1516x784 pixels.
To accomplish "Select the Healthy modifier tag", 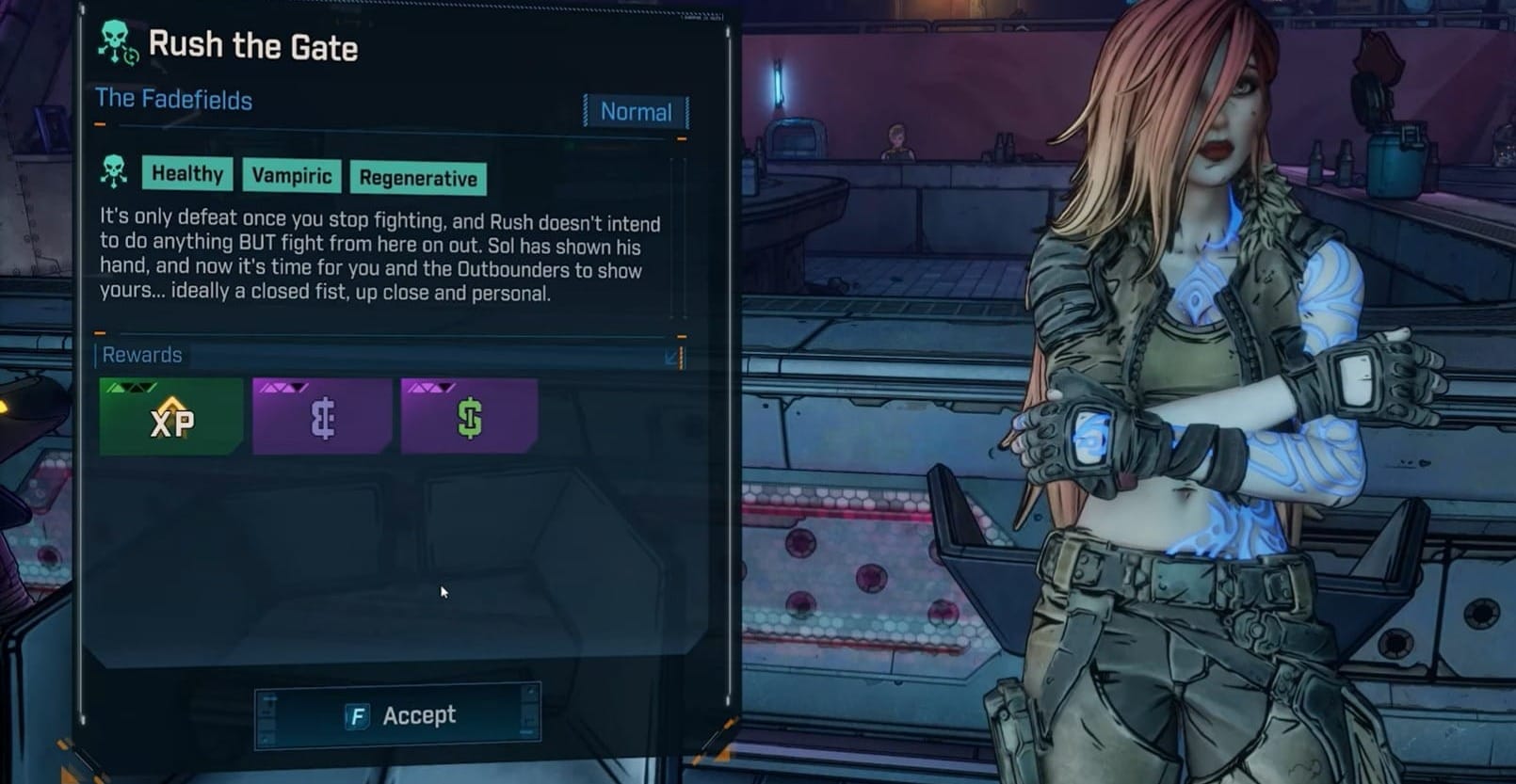I will pos(187,174).
